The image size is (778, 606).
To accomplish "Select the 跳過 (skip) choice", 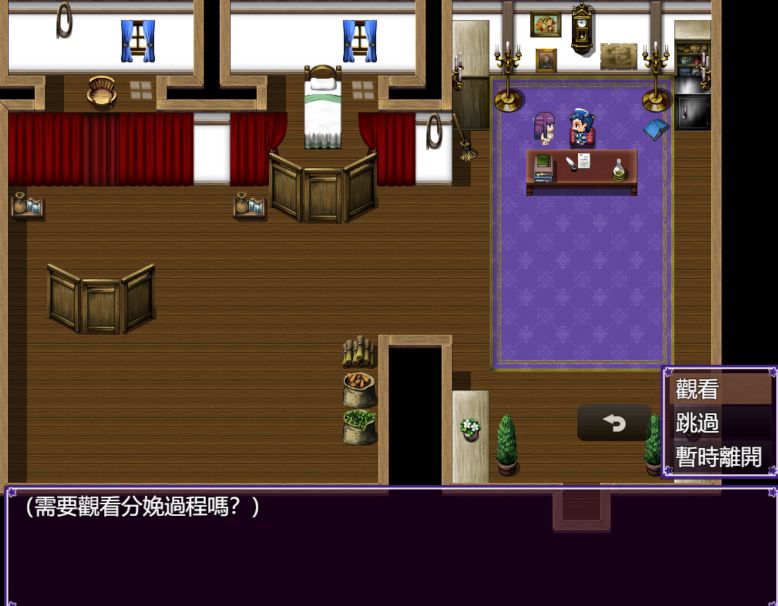I will (720, 424).
